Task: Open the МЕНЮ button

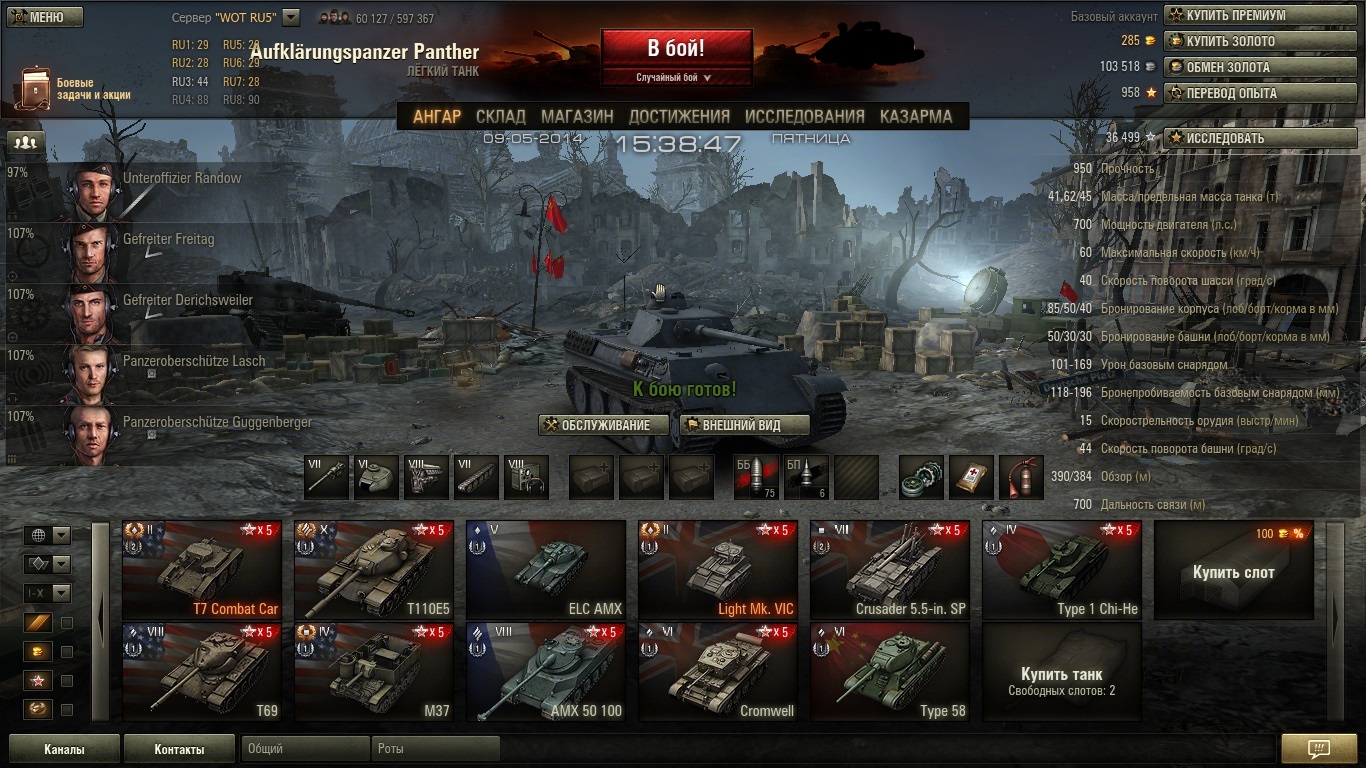Action: click(x=45, y=17)
